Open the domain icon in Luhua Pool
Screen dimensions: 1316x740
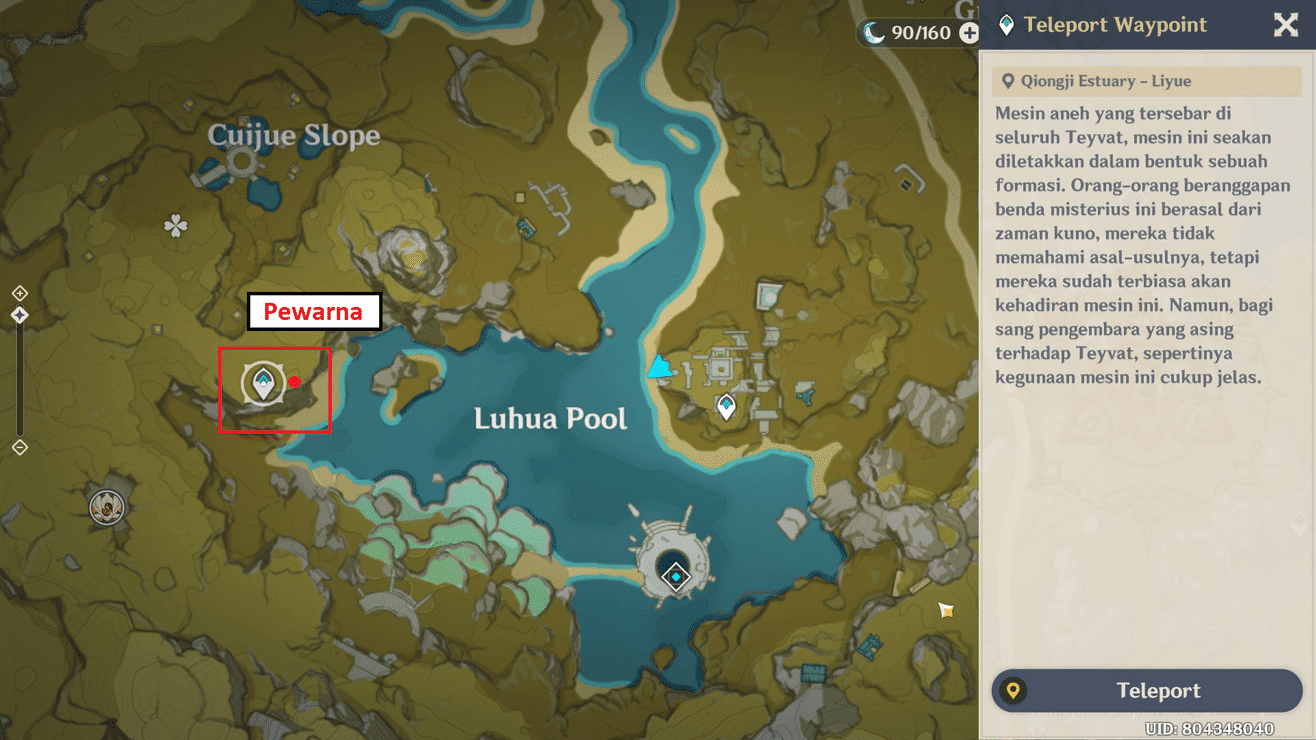[x=676, y=576]
